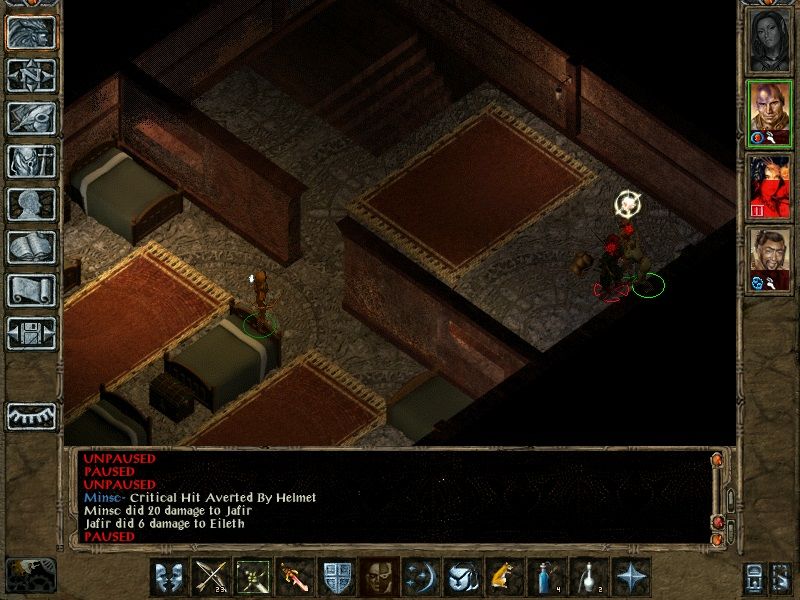Image resolution: width=800 pixels, height=600 pixels.
Task: Open game options via floppy disk button
Action: [x=32, y=333]
